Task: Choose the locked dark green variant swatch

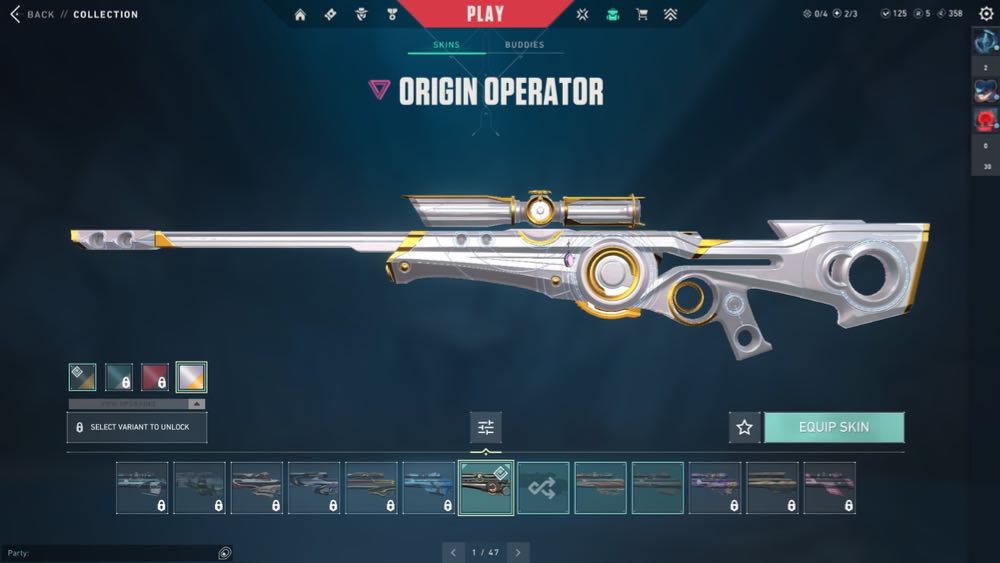Action: pyautogui.click(x=119, y=377)
